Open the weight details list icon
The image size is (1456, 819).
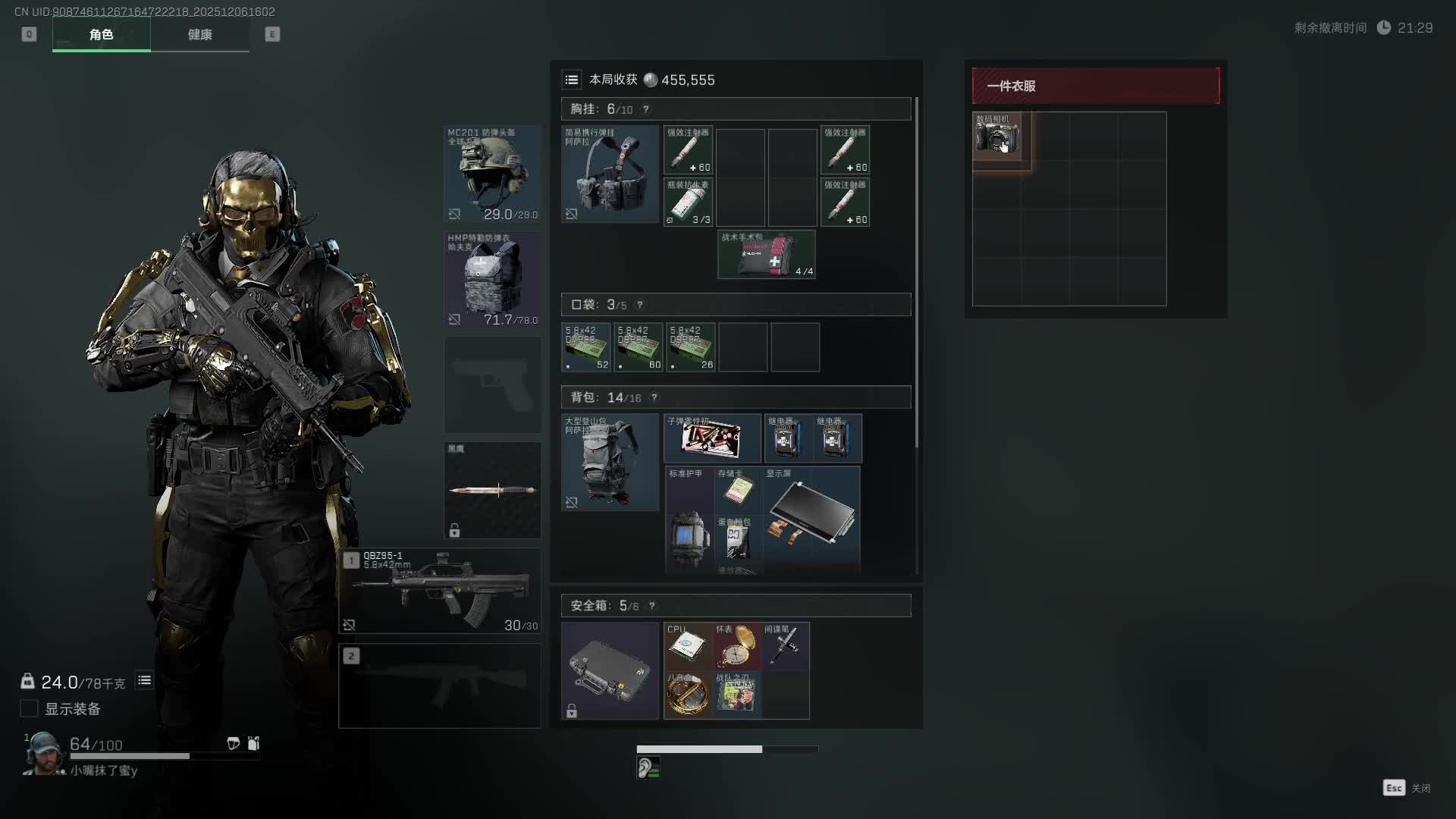144,680
